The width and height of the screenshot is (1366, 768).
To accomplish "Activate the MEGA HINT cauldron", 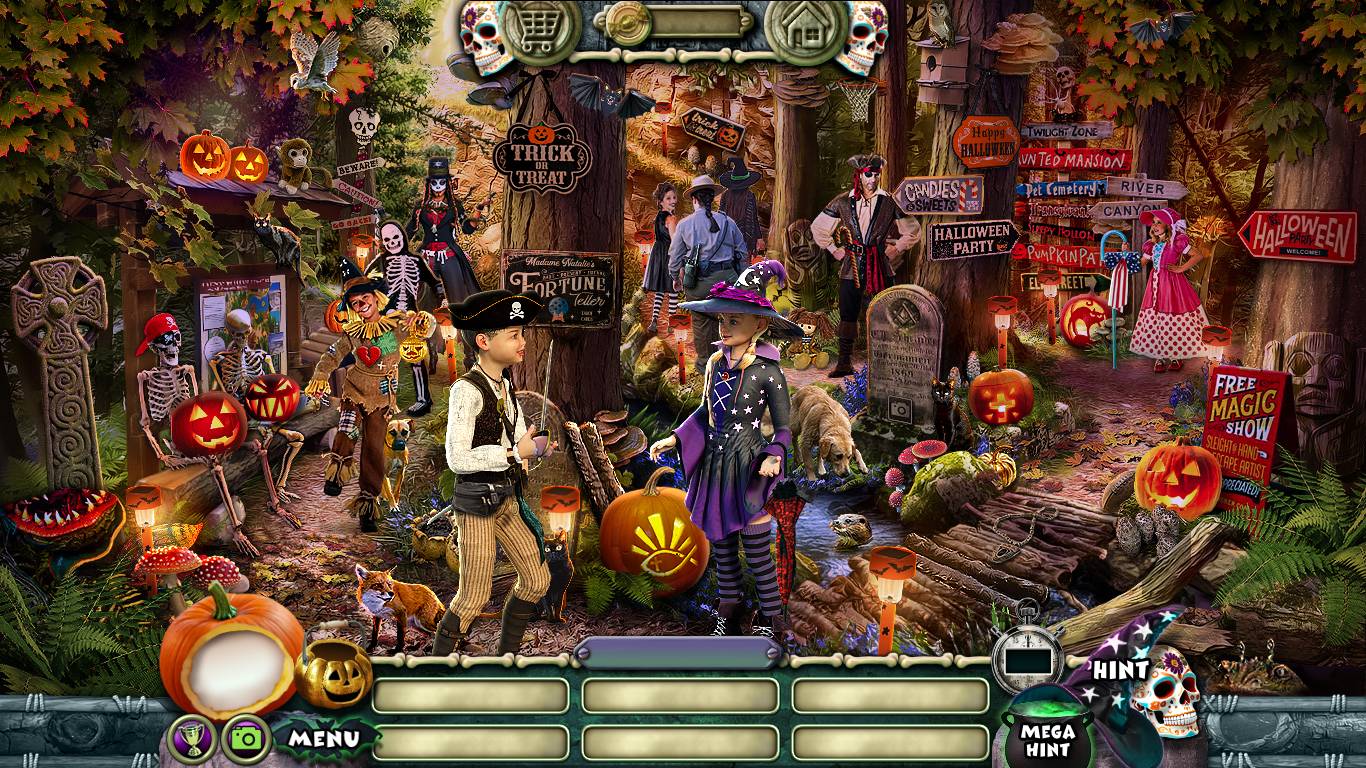I will 1046,736.
